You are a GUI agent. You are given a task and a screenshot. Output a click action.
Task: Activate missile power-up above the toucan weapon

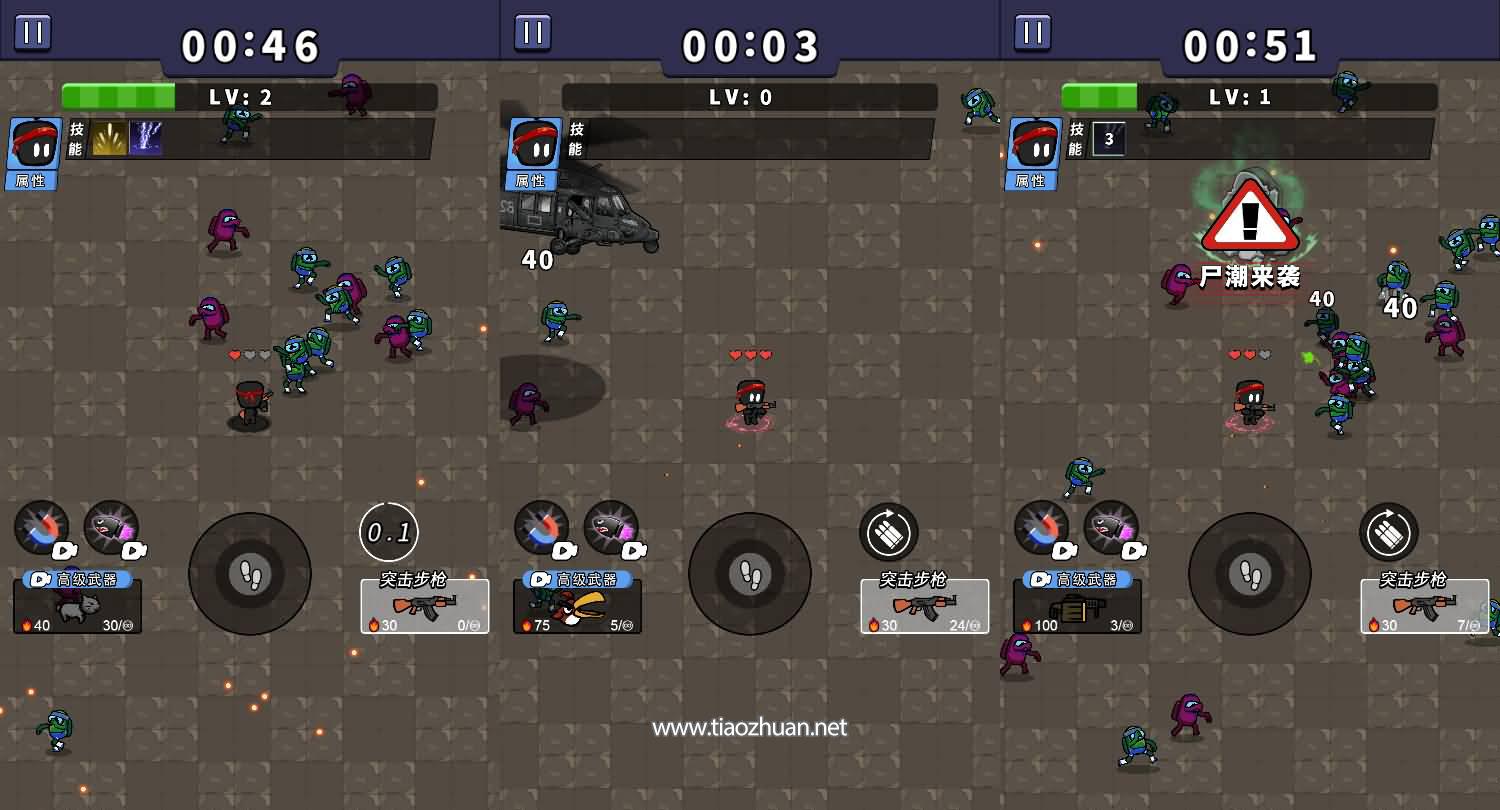[x=611, y=528]
